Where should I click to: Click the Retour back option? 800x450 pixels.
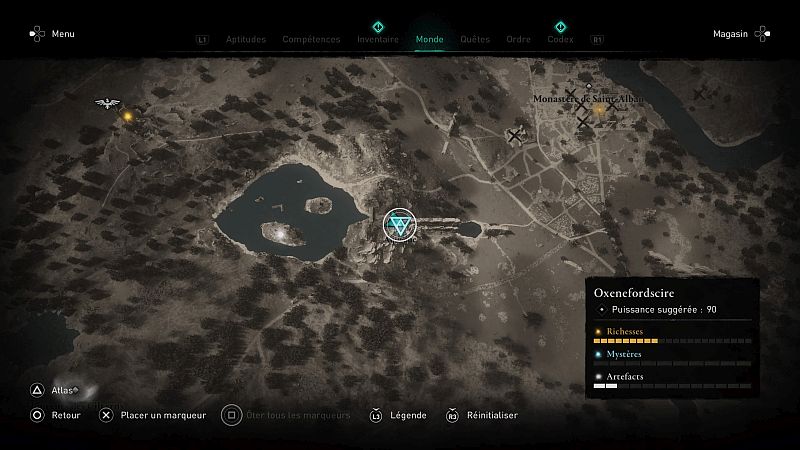pos(65,415)
